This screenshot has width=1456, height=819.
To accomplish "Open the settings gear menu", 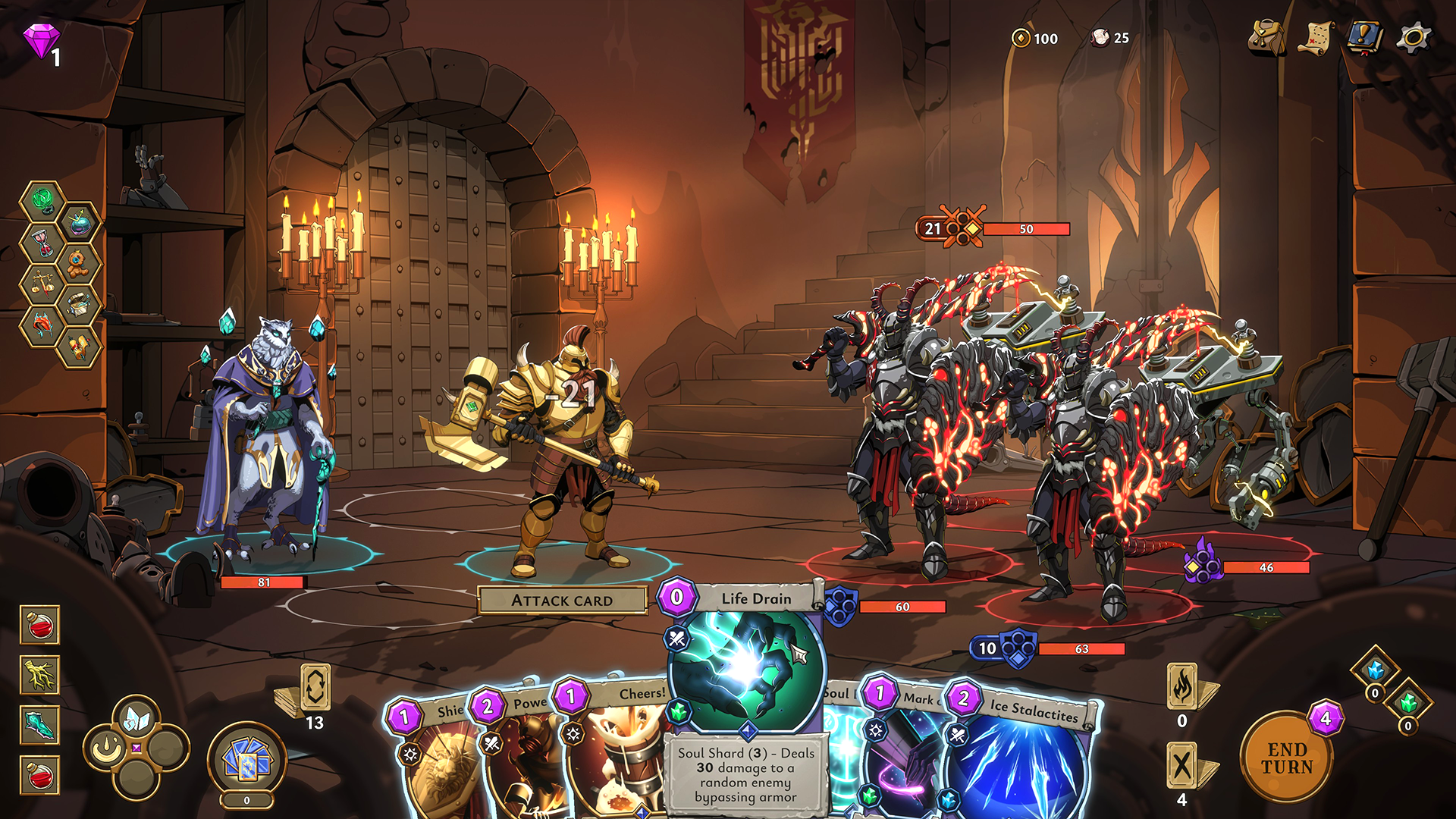I will pos(1414,38).
